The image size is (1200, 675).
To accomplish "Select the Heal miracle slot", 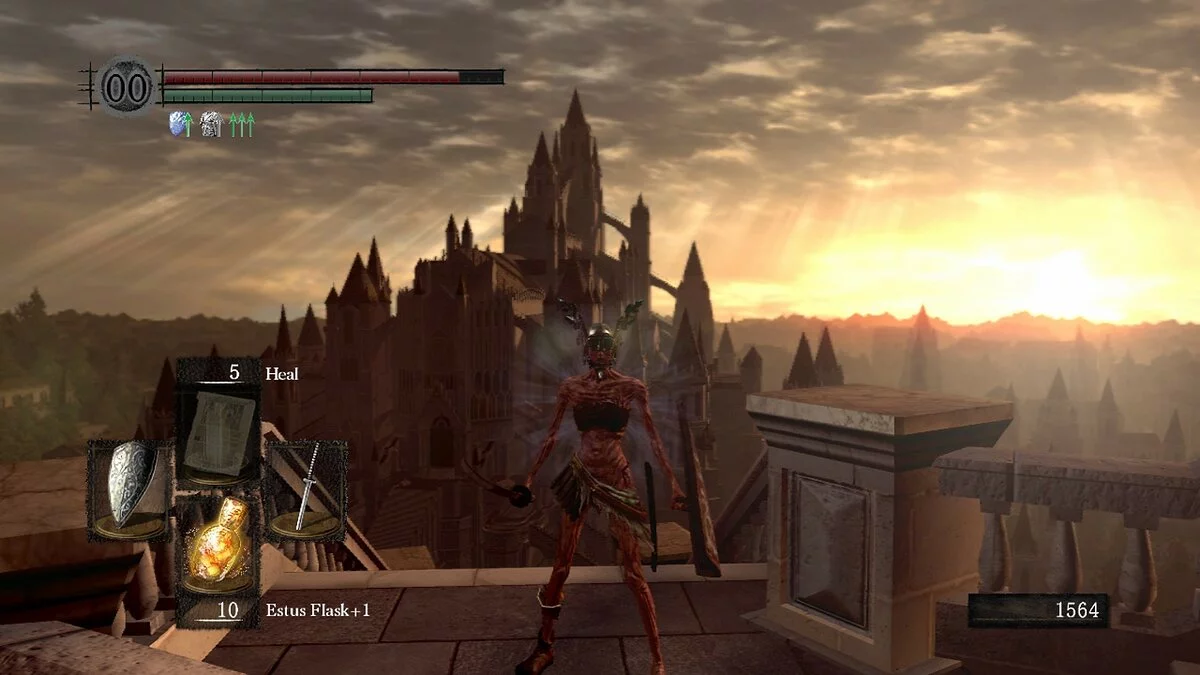I will pos(218,434).
